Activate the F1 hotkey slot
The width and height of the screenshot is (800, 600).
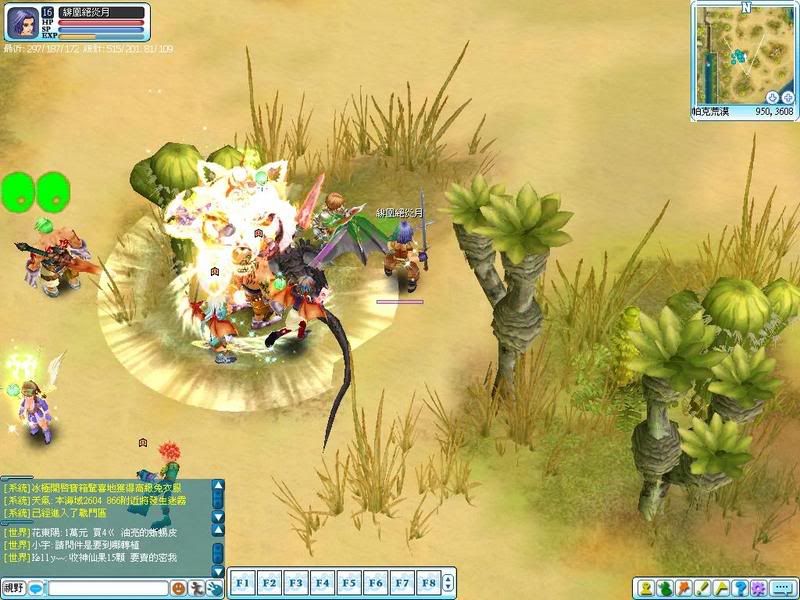(242, 581)
